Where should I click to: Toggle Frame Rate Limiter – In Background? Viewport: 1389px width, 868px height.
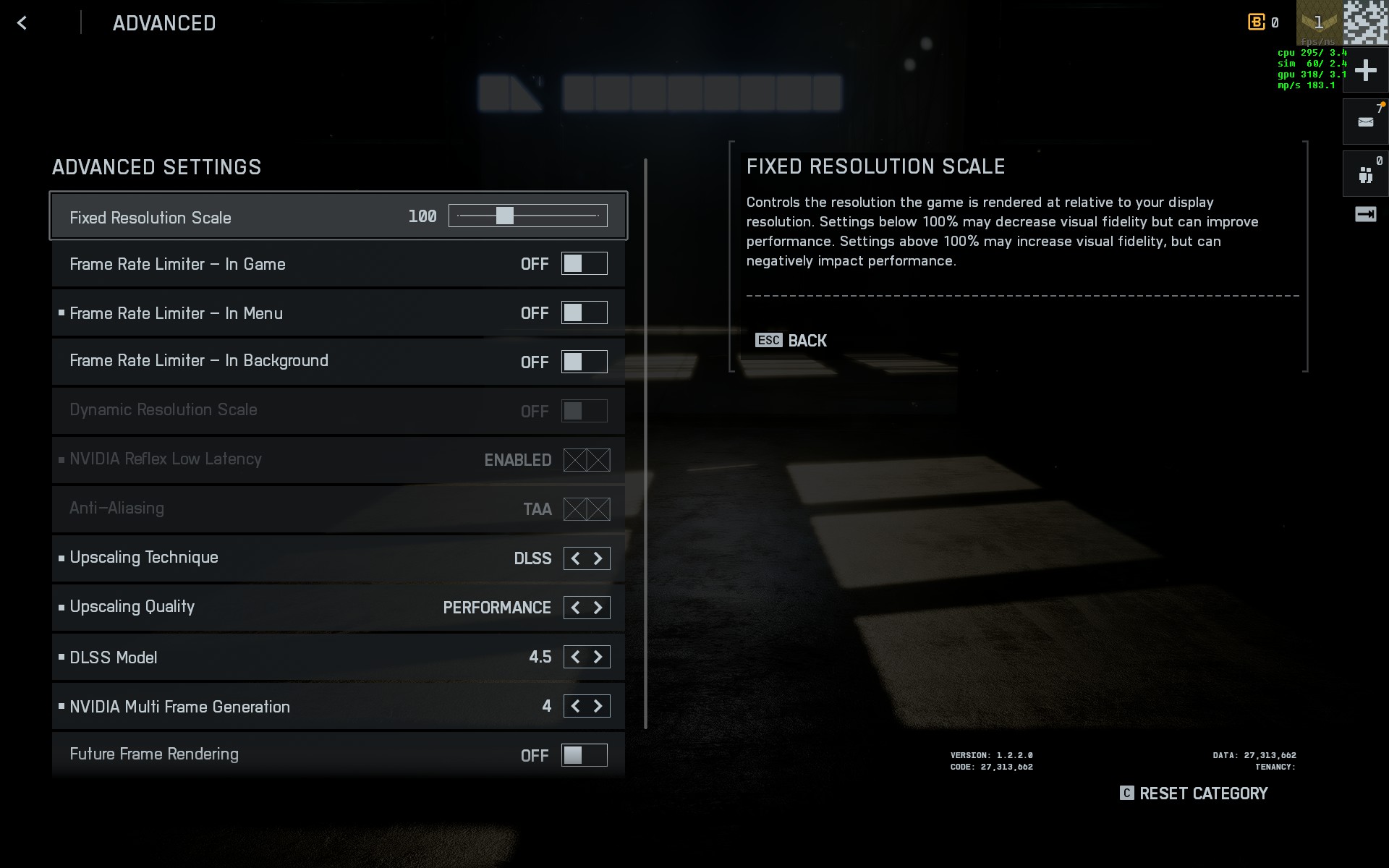point(584,362)
